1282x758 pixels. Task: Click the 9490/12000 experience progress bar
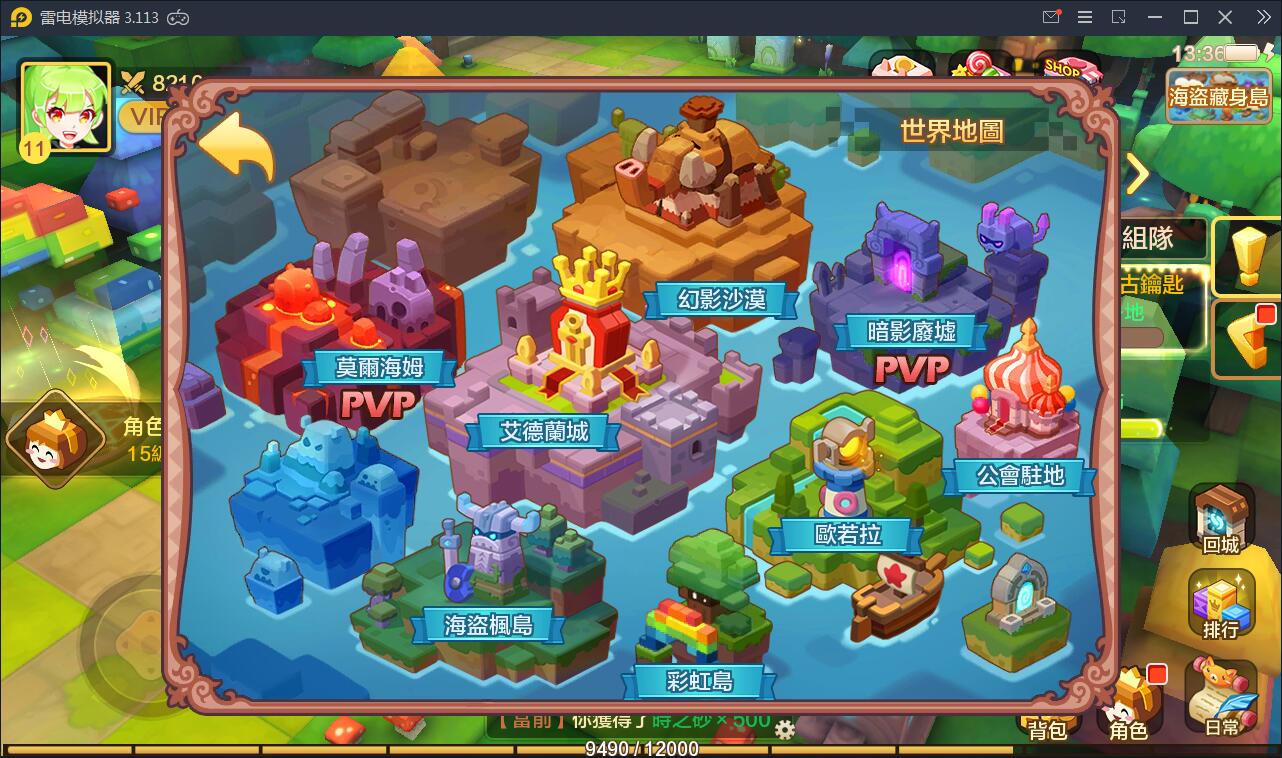click(640, 746)
